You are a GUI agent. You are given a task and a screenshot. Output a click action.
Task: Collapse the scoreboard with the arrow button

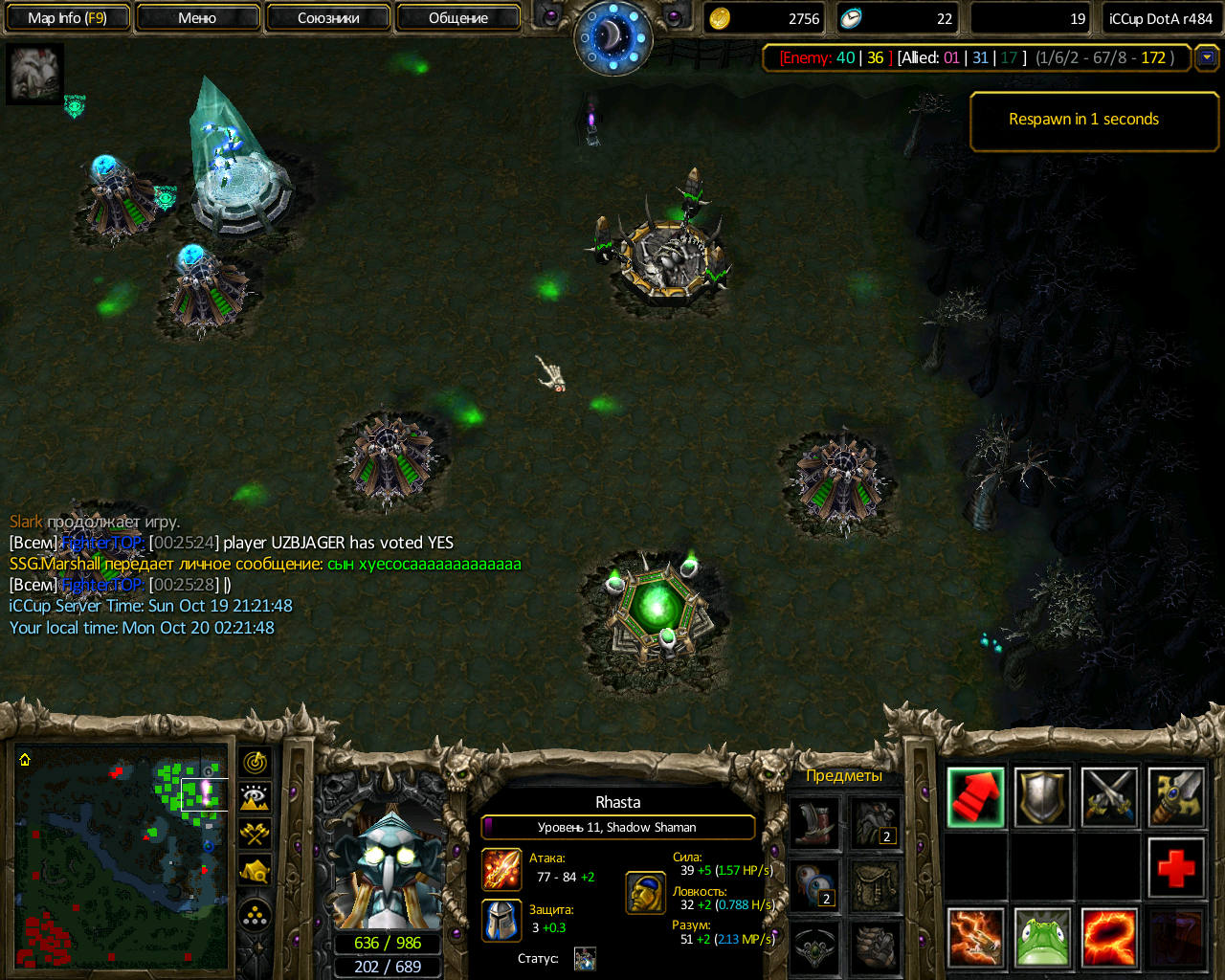(1207, 57)
